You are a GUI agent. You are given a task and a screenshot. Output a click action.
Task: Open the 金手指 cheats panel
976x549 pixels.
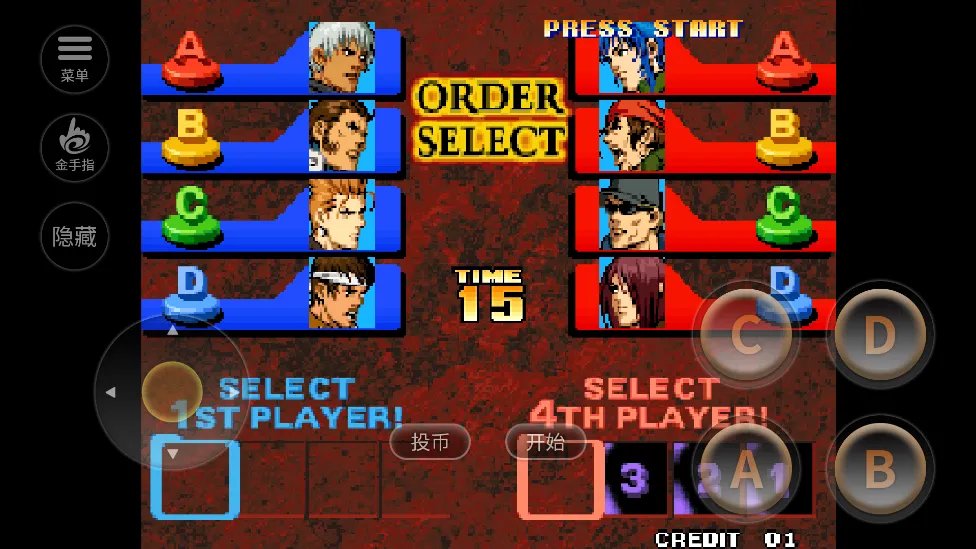coord(75,148)
